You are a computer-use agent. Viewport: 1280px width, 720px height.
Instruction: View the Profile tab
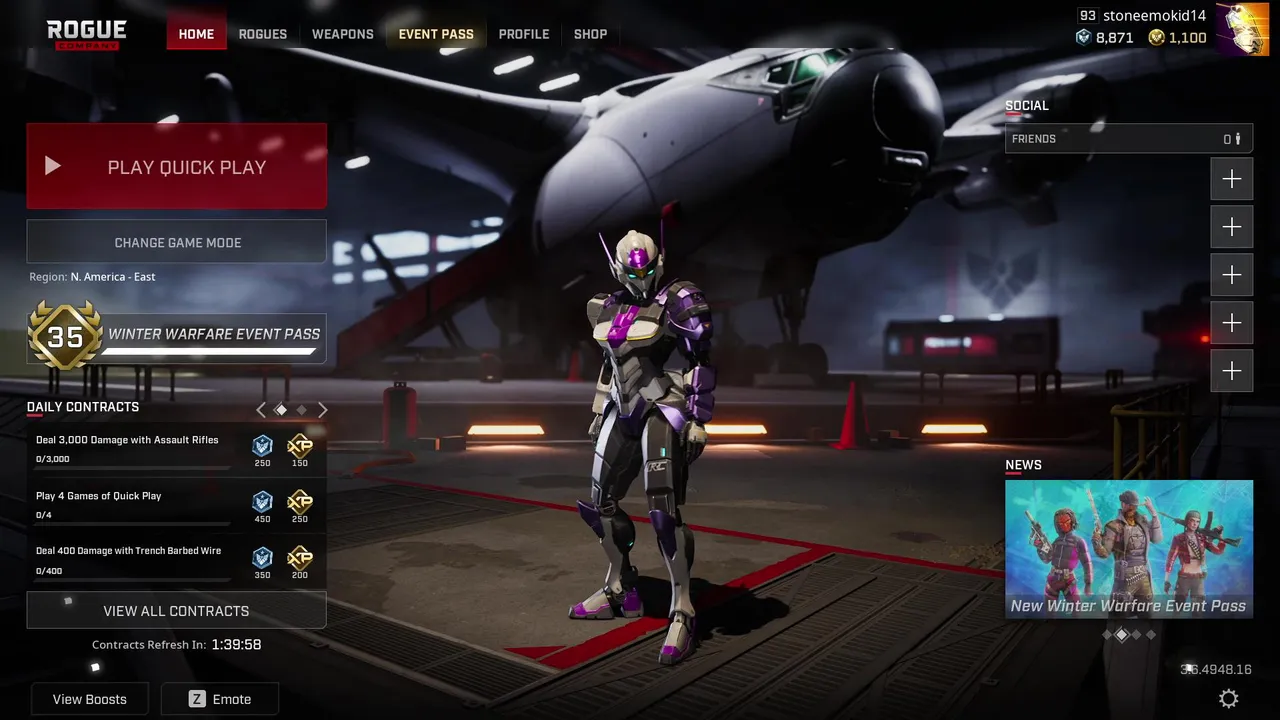click(524, 34)
